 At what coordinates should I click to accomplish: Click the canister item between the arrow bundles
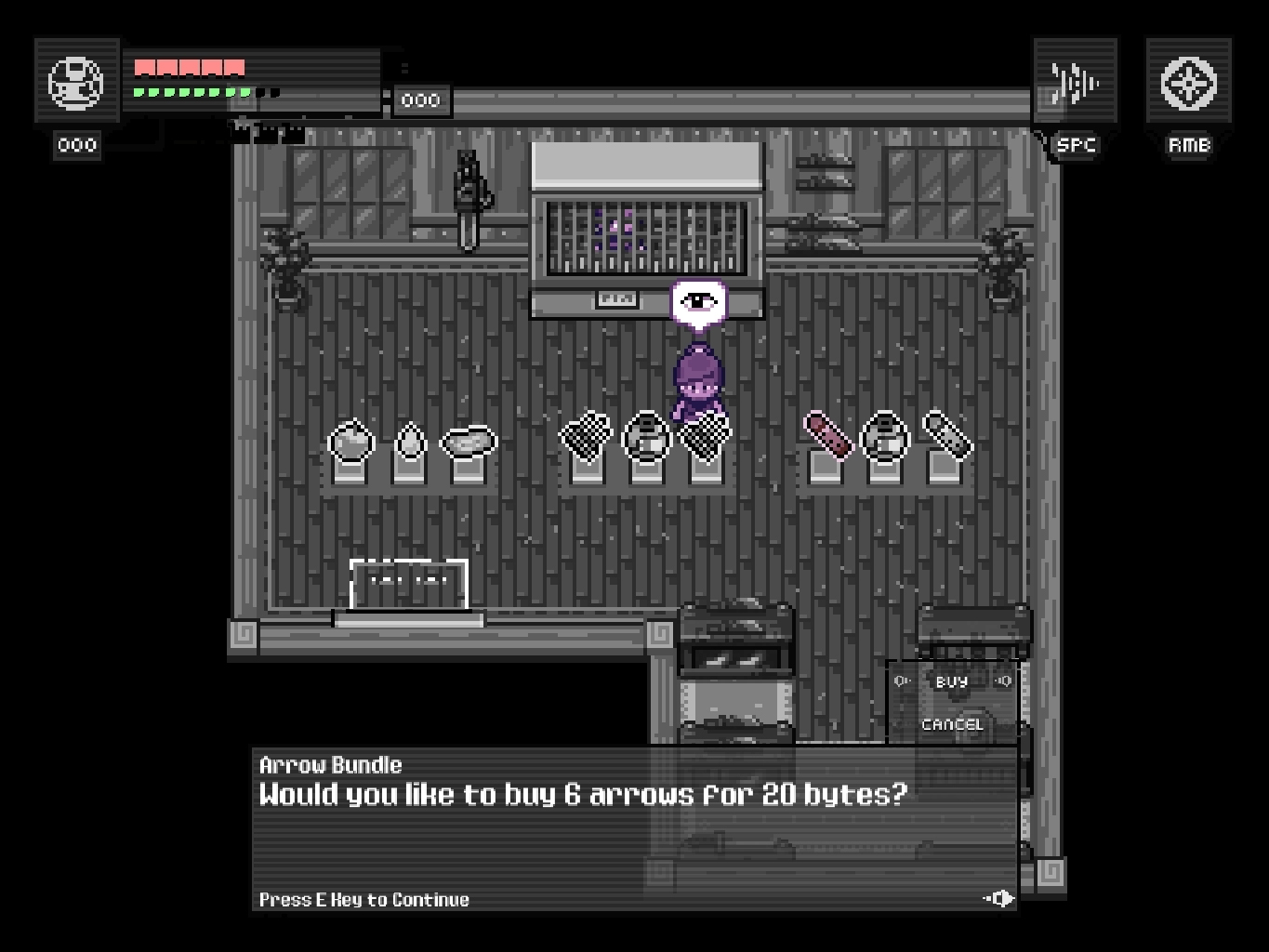tap(648, 435)
